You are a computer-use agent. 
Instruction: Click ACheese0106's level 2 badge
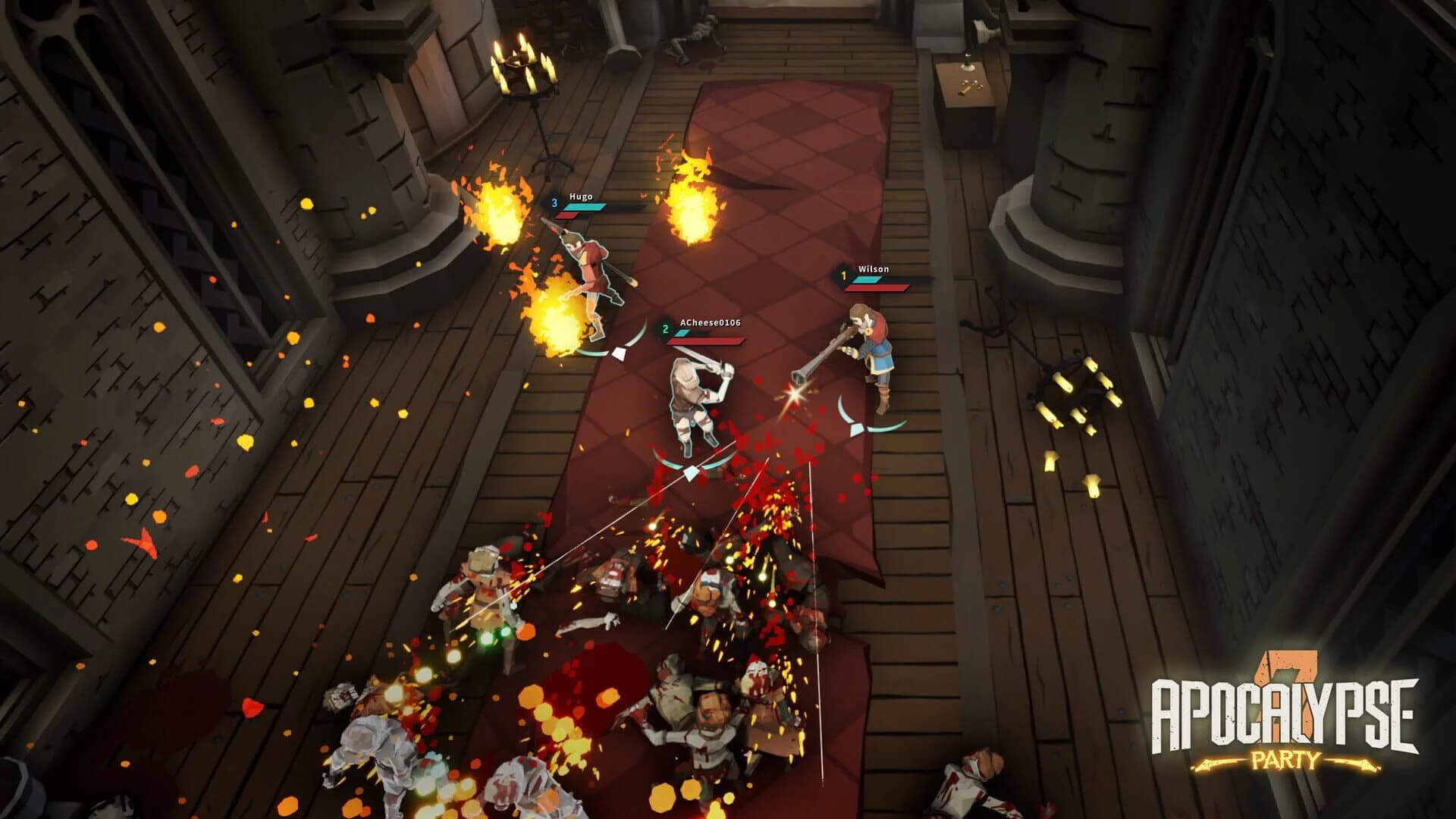click(665, 329)
